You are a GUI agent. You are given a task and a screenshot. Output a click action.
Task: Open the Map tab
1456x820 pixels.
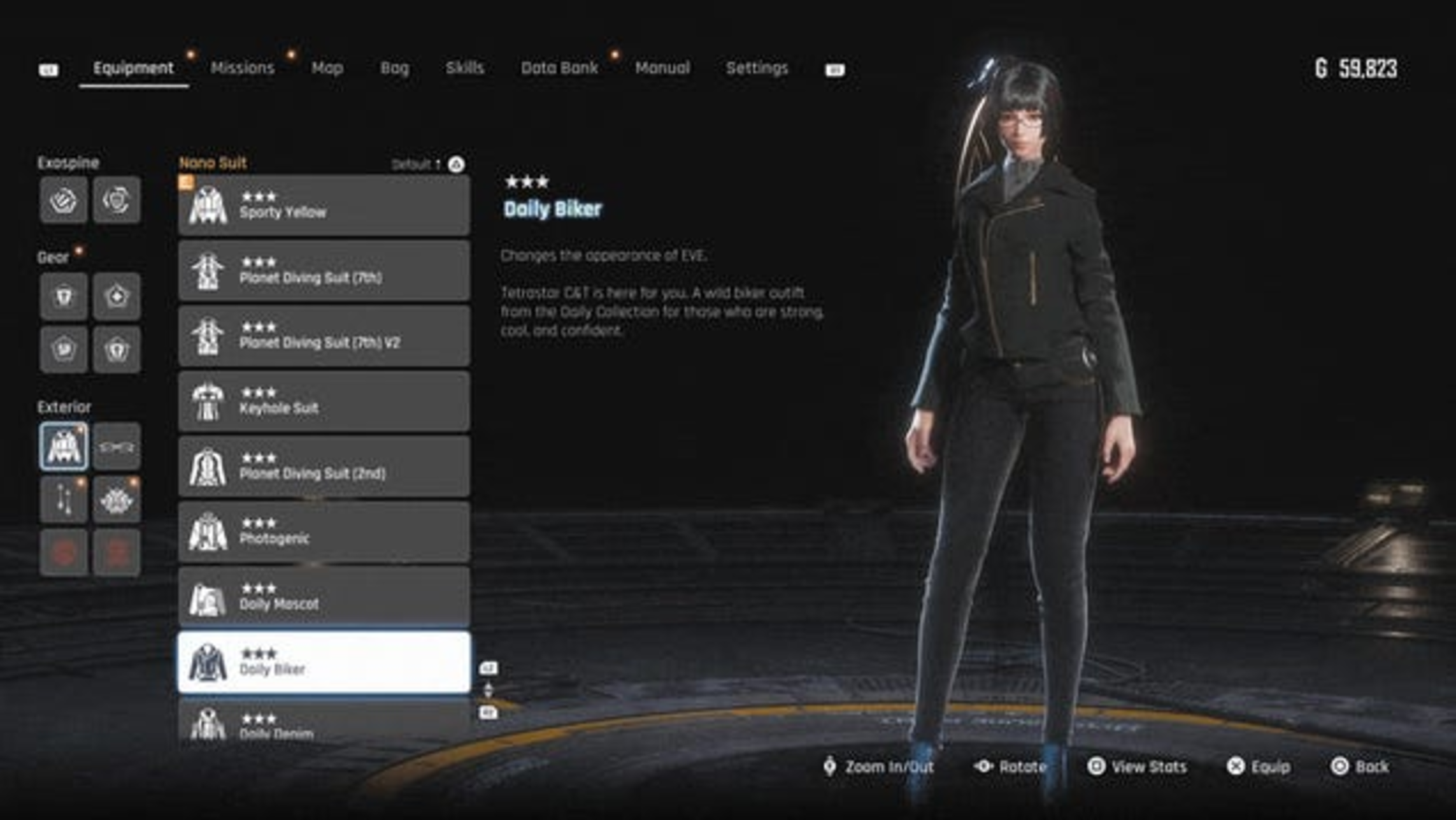tap(327, 68)
